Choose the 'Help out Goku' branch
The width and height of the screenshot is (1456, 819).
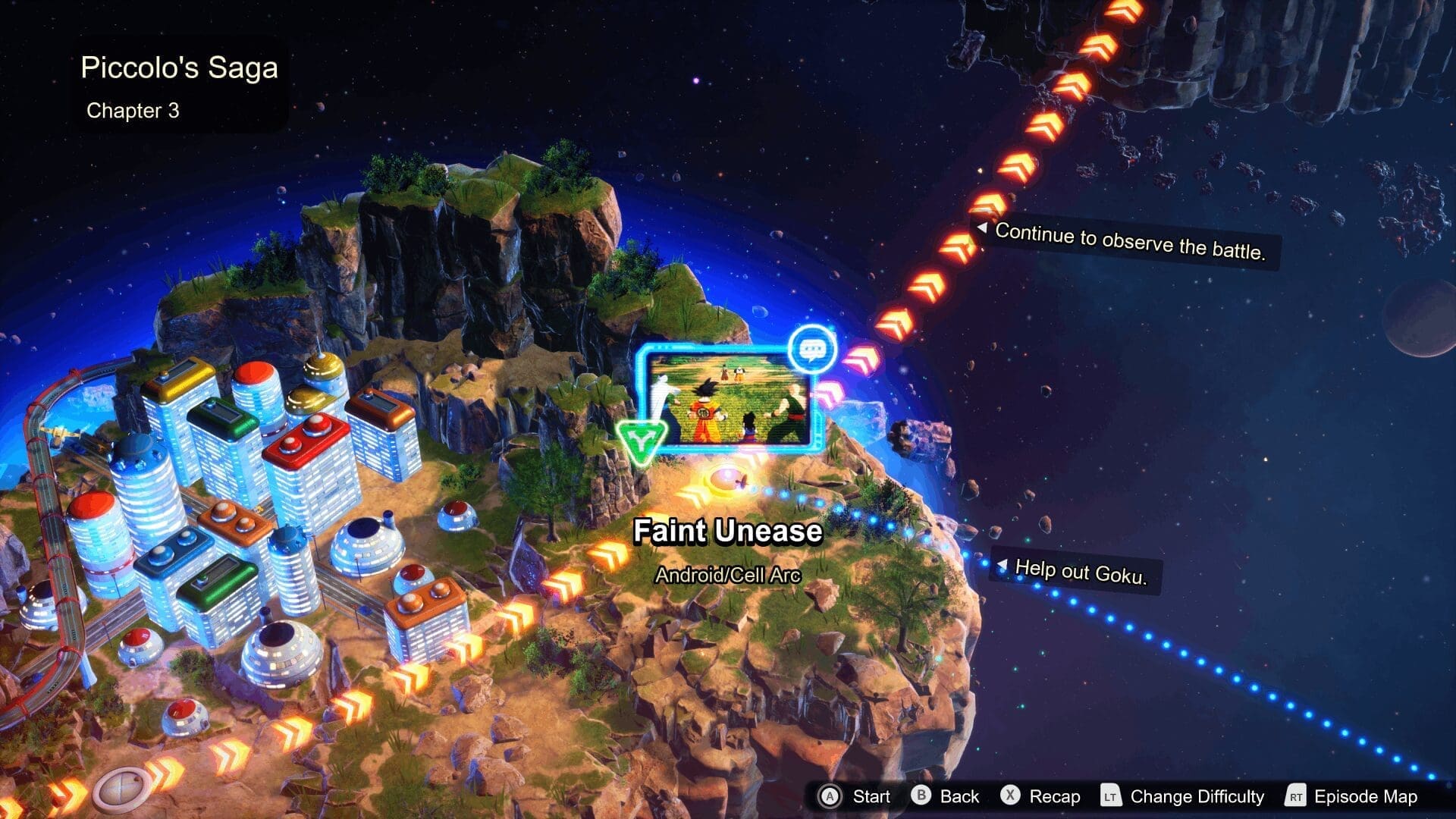tap(1080, 571)
